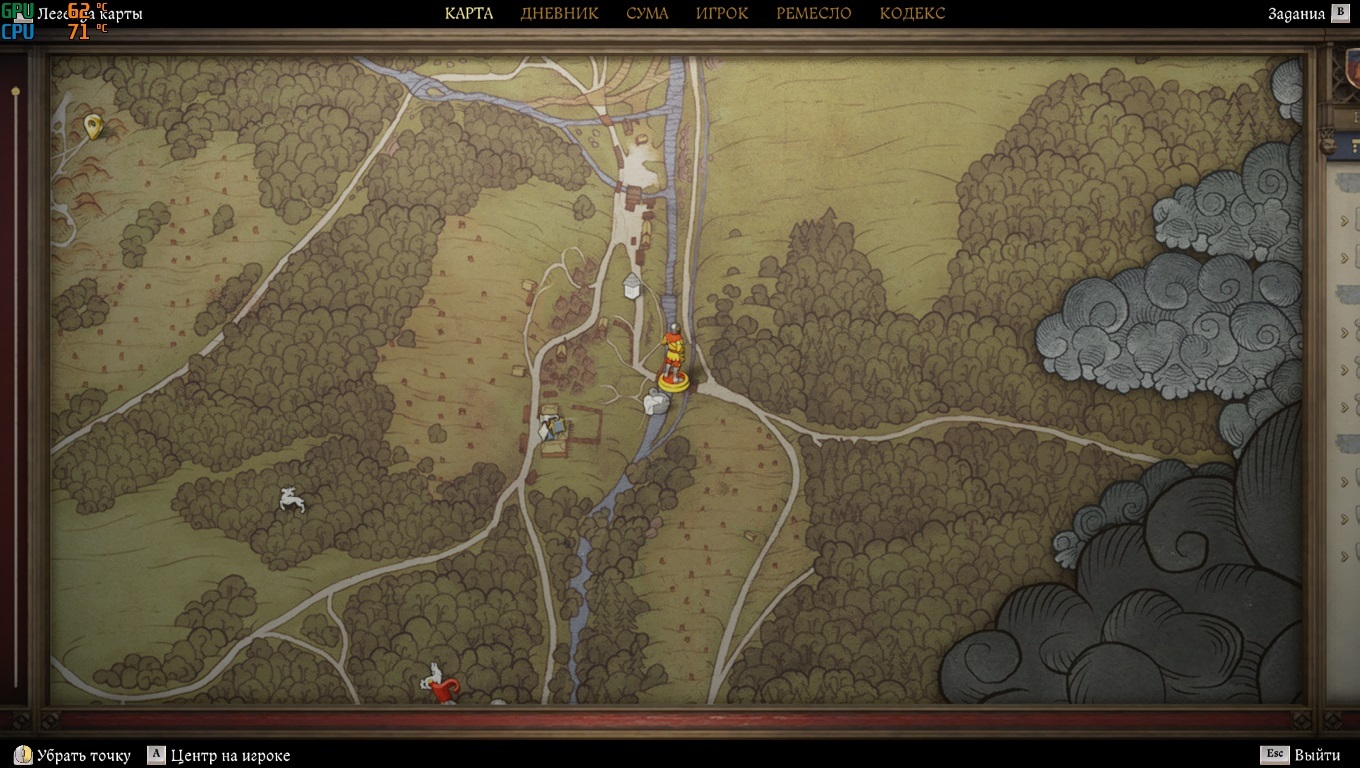Select the yellow waypoint pin marker
The image size is (1360, 768).
[93, 126]
